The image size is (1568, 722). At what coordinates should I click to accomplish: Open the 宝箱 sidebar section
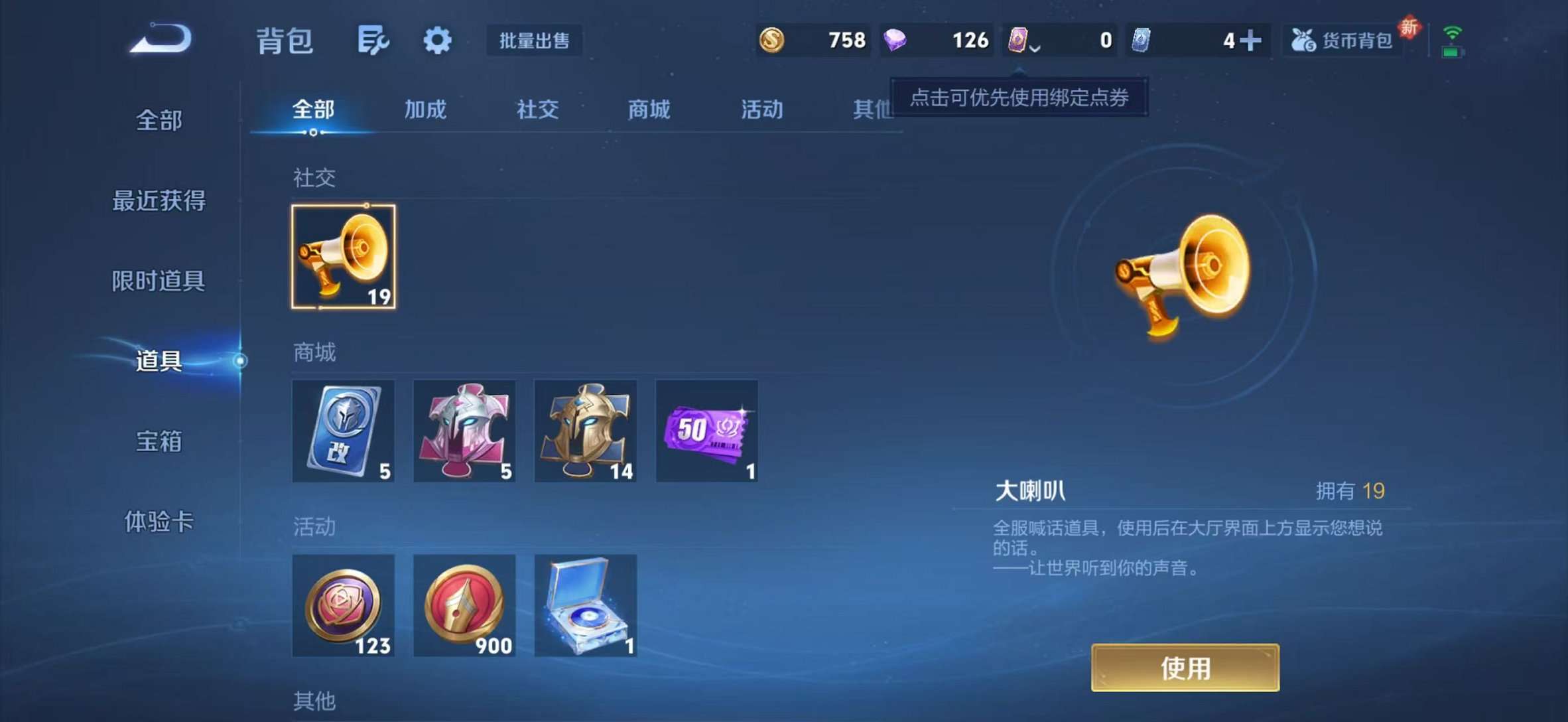tap(159, 443)
